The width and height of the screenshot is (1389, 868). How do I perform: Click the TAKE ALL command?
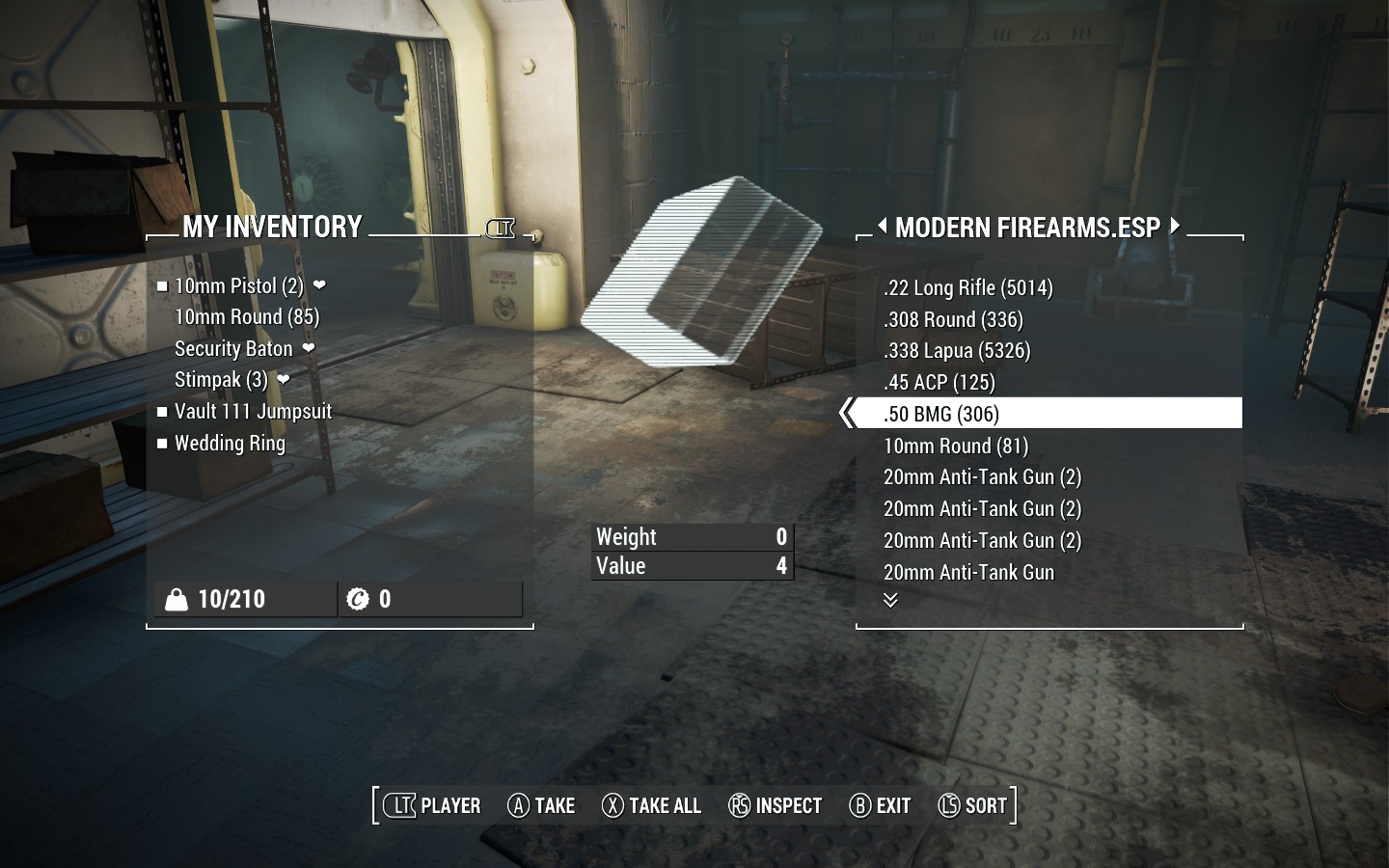663,805
